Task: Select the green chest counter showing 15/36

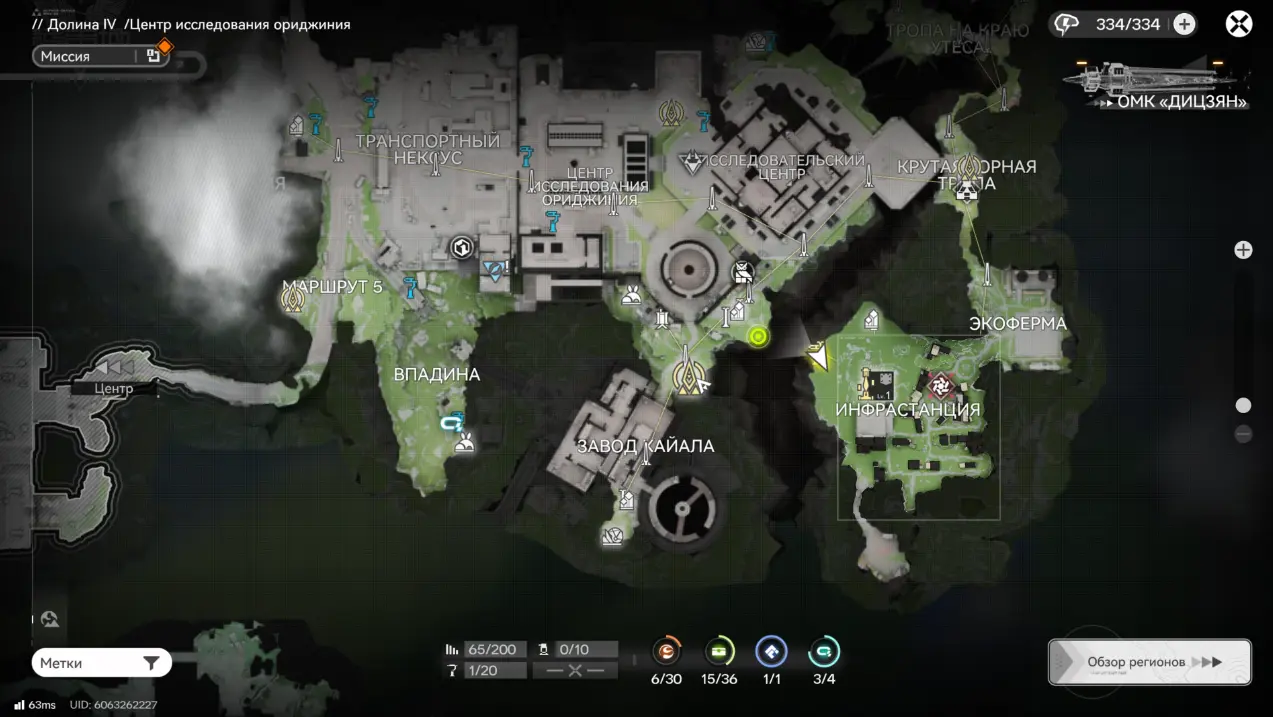Action: tap(719, 652)
